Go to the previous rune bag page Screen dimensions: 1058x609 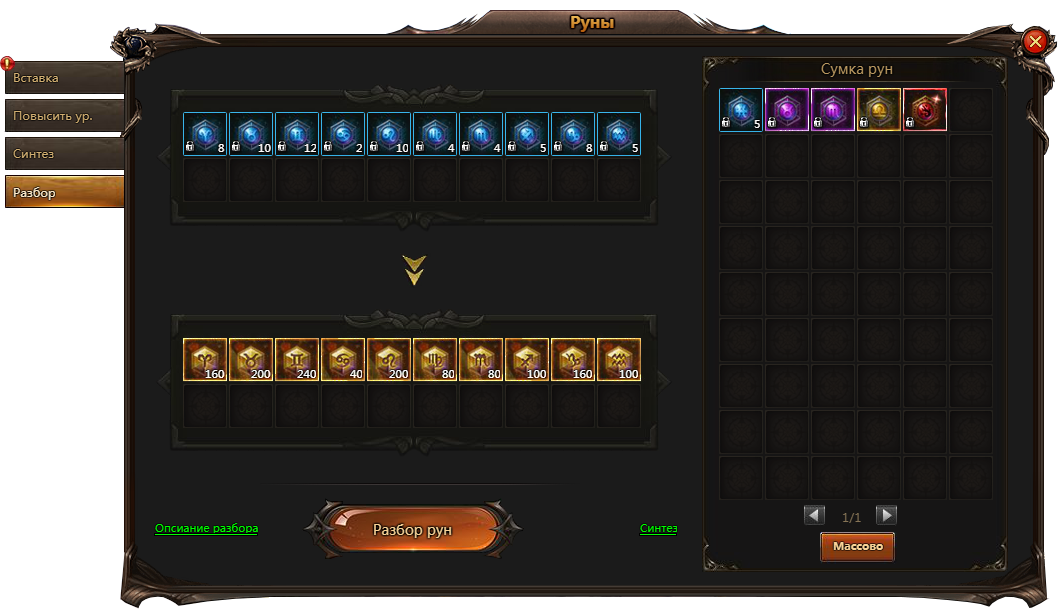(x=815, y=516)
